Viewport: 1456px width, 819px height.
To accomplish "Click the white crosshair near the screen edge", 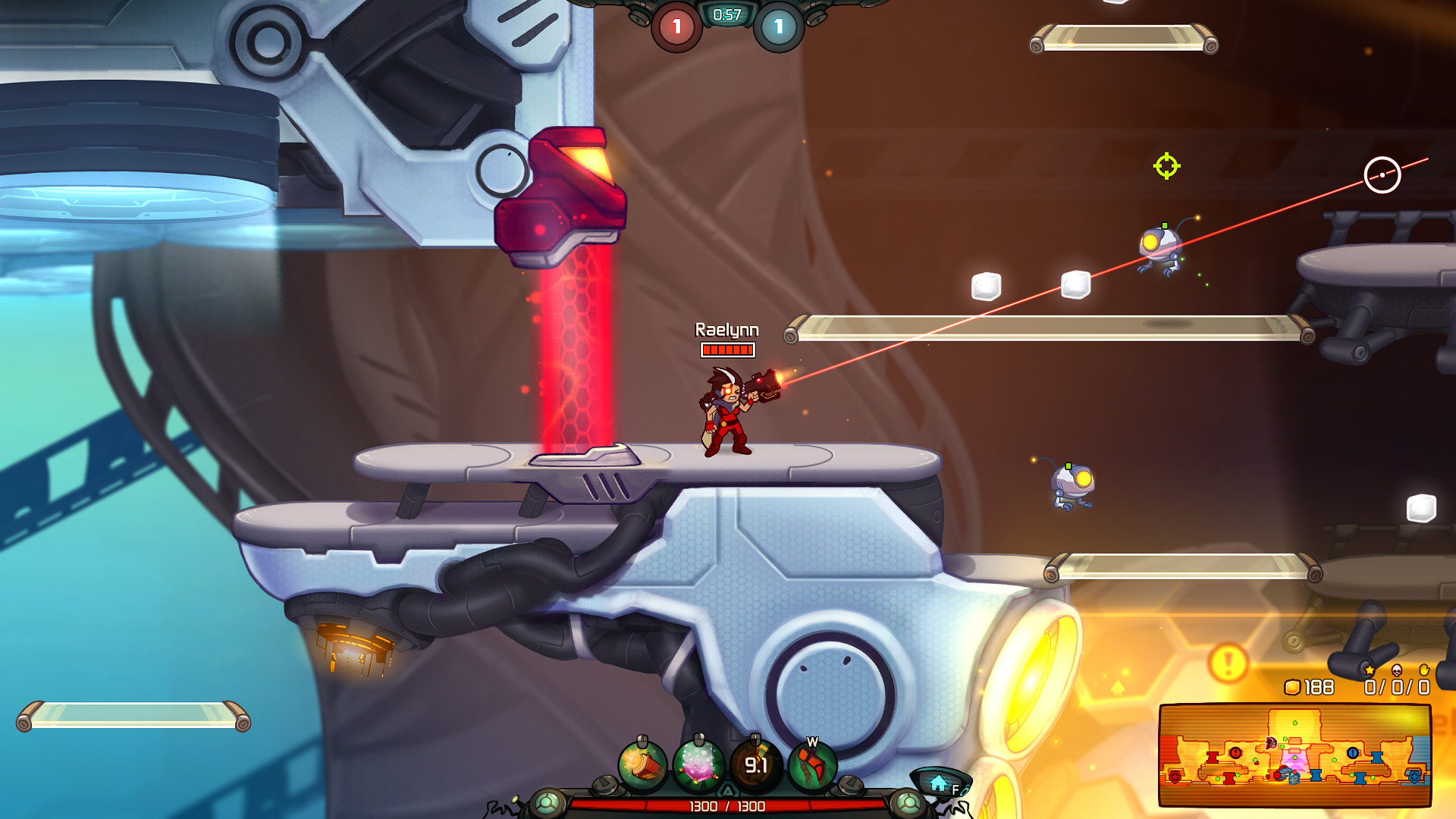I will pos(1382,174).
